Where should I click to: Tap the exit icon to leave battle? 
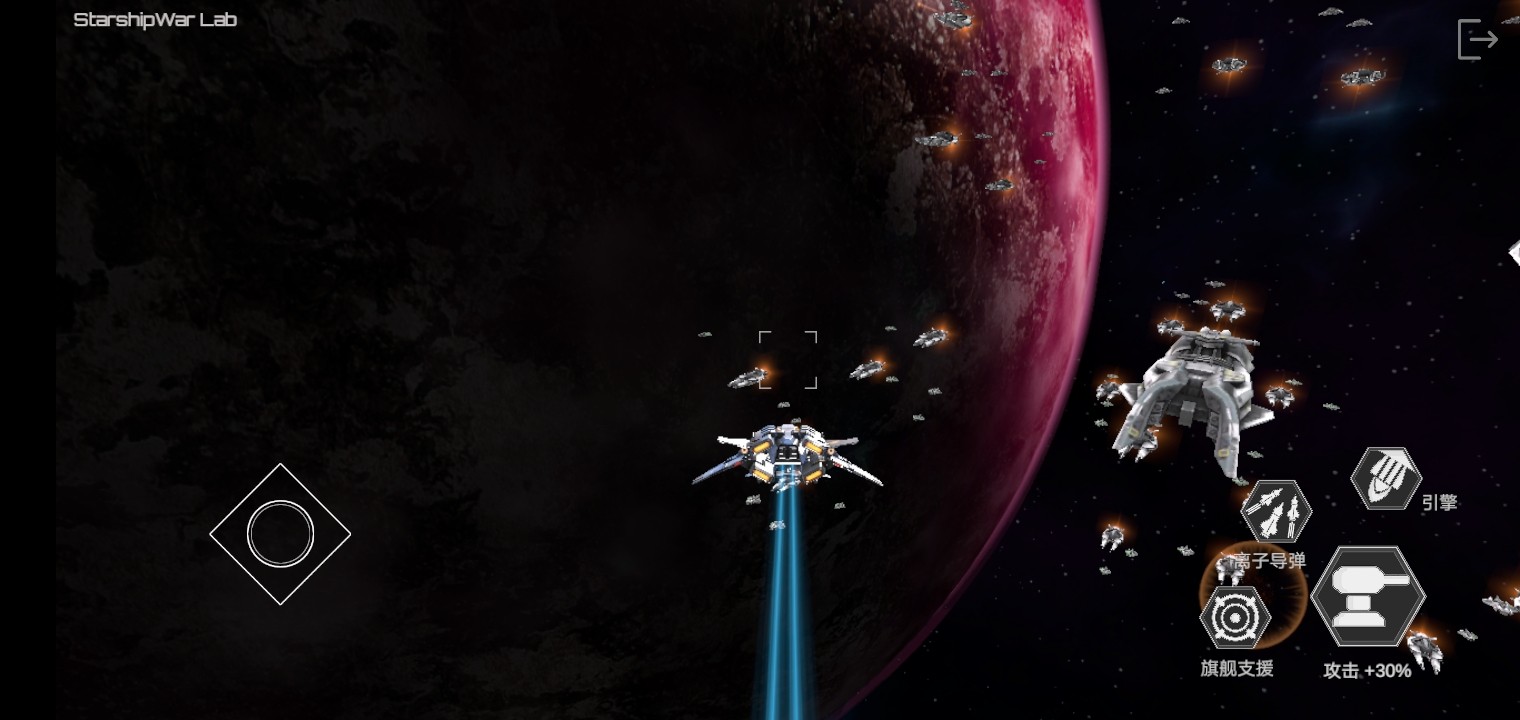pyautogui.click(x=1477, y=40)
